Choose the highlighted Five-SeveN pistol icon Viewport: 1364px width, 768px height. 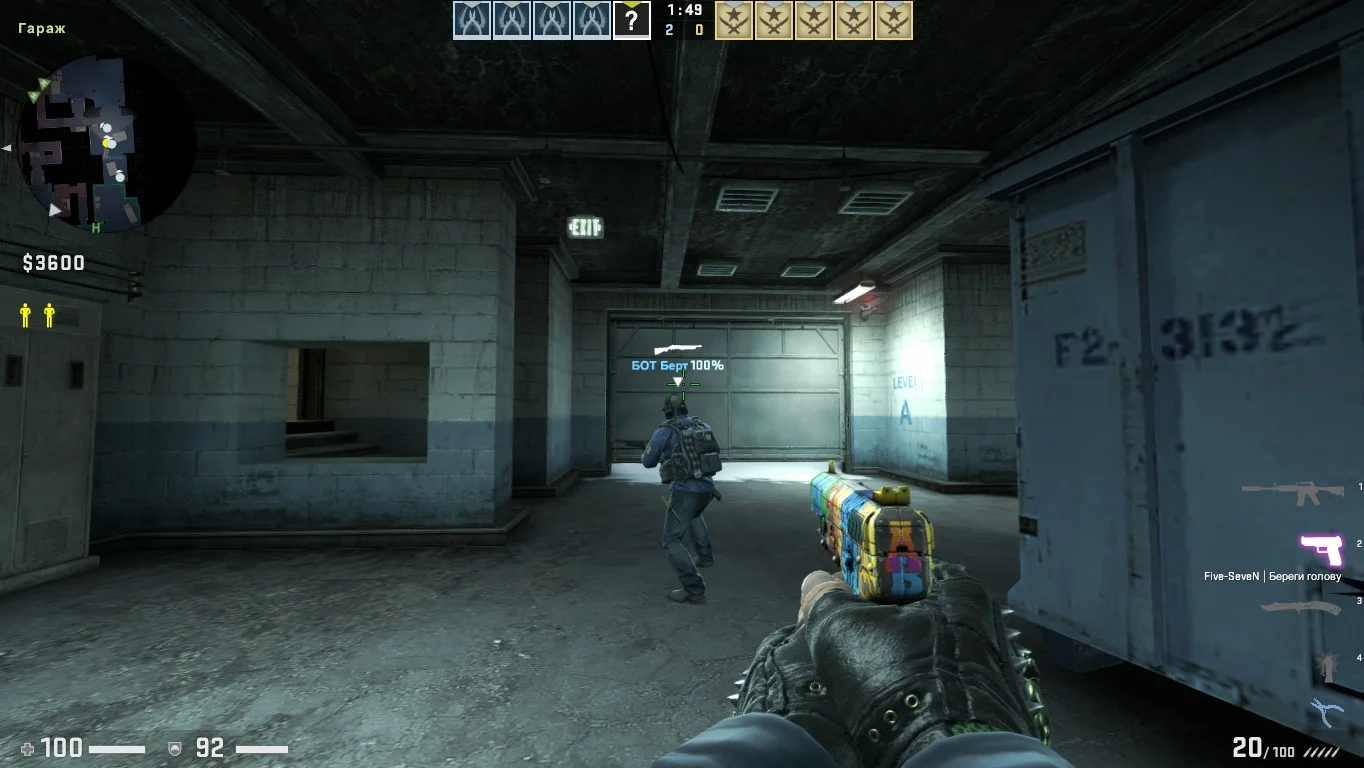[x=1320, y=549]
